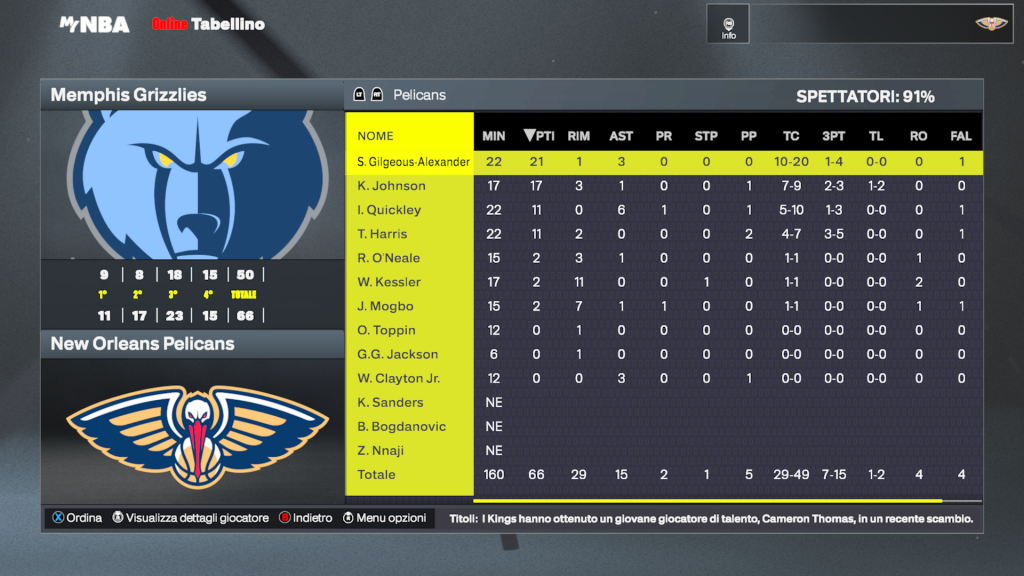Choose I. Quickley's stat row
This screenshot has width=1024, height=576.
[389, 210]
